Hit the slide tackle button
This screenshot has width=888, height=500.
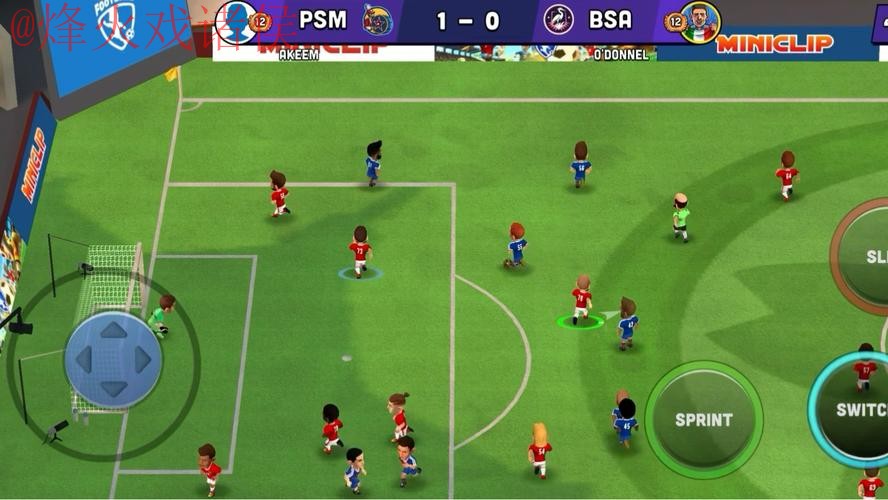(867, 256)
